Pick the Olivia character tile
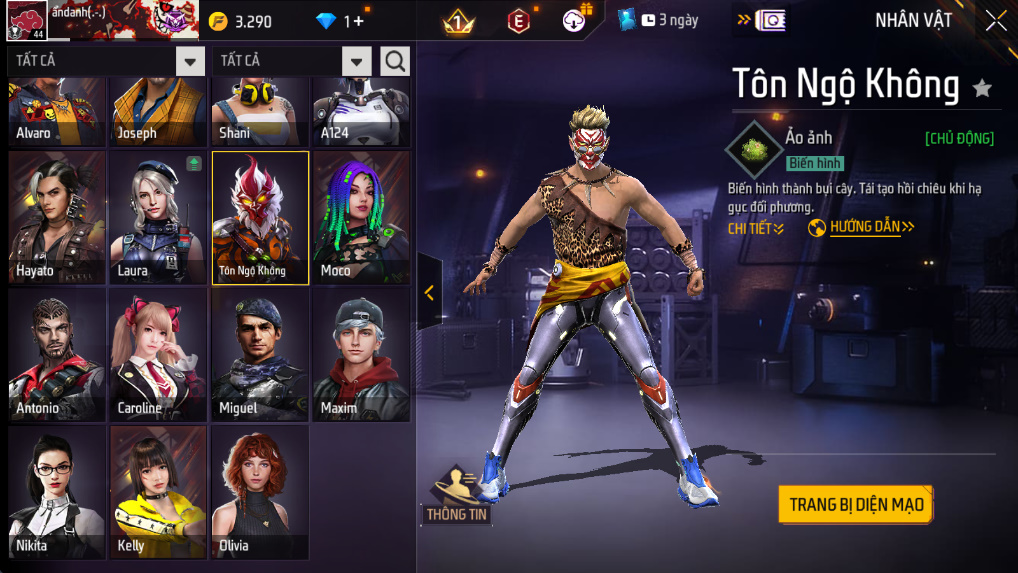This screenshot has height=573, width=1018. tap(260, 492)
